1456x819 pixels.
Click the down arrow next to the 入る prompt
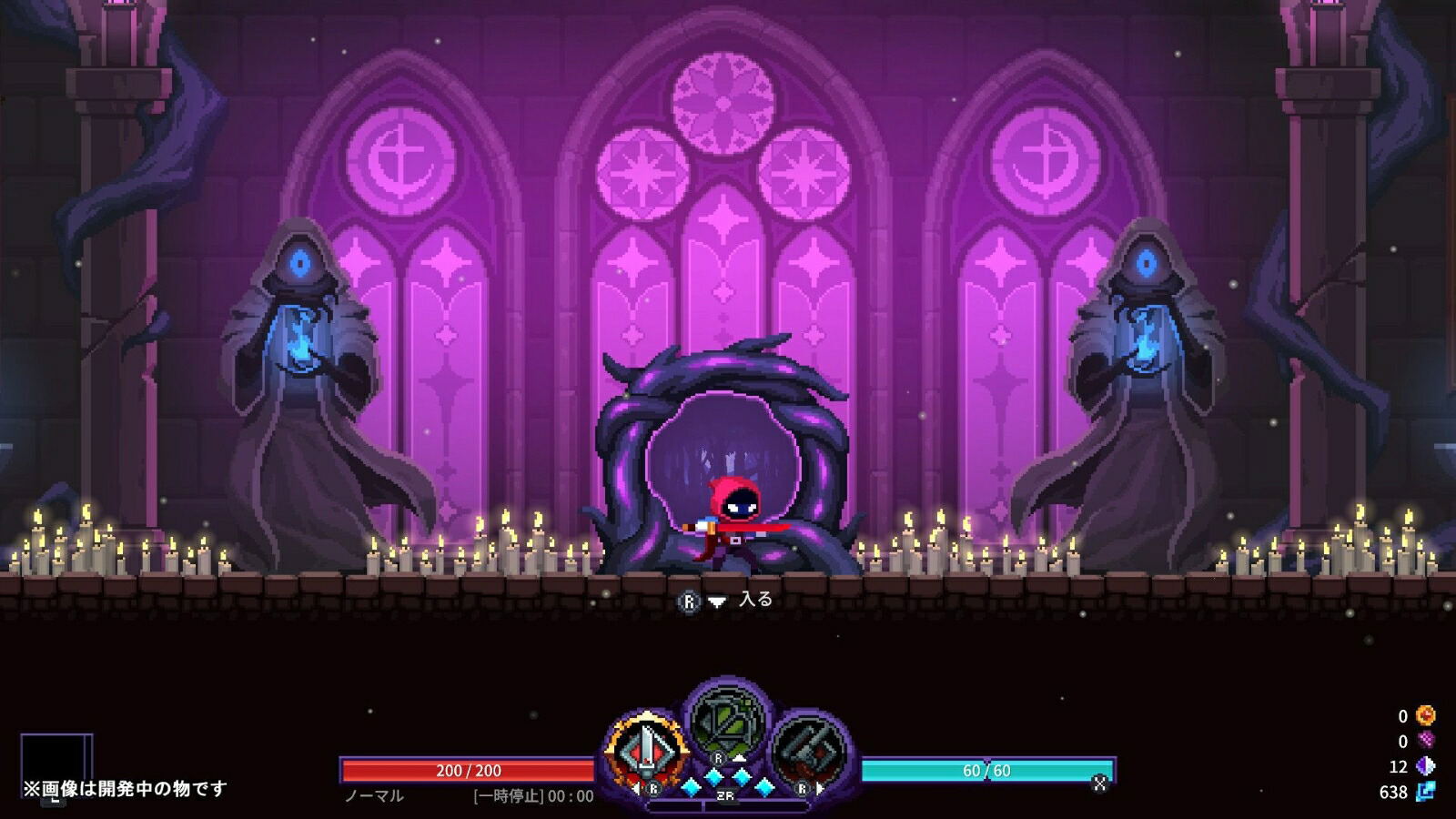tap(718, 601)
